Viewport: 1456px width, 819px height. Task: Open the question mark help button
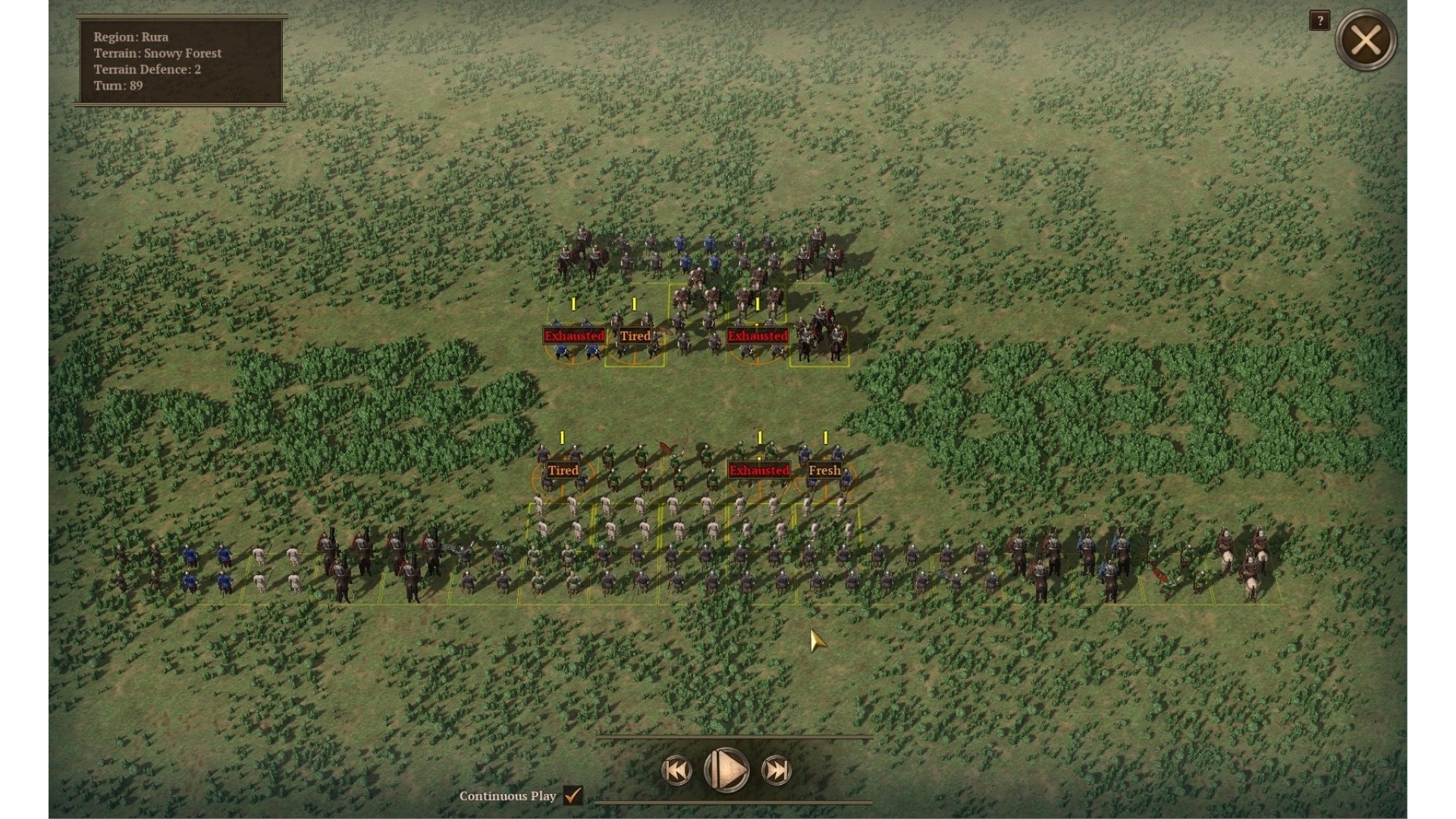pyautogui.click(x=1319, y=20)
